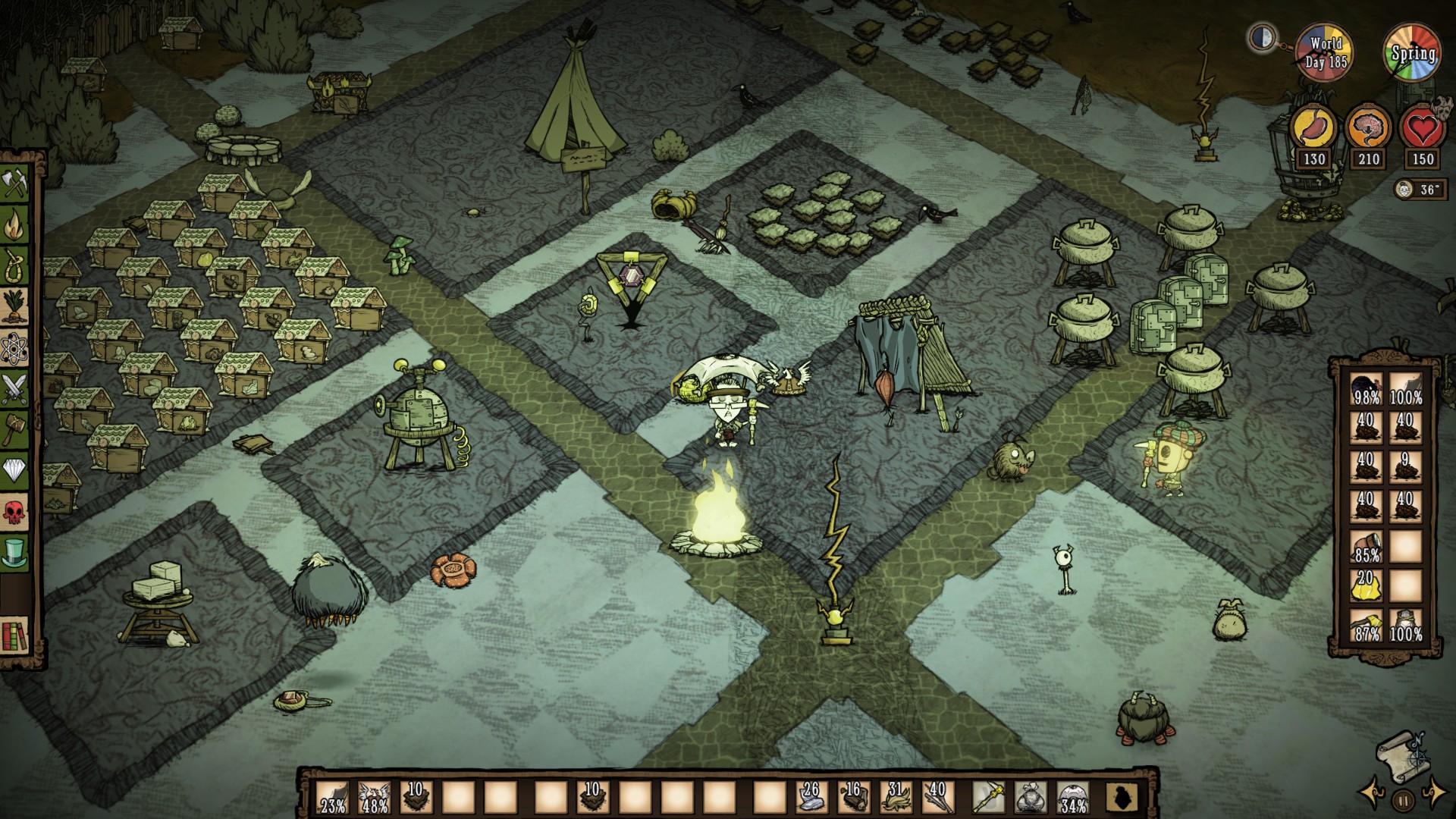Rotate the camera right with the arrow
Viewport: 1456px width, 819px height.
(1434, 794)
